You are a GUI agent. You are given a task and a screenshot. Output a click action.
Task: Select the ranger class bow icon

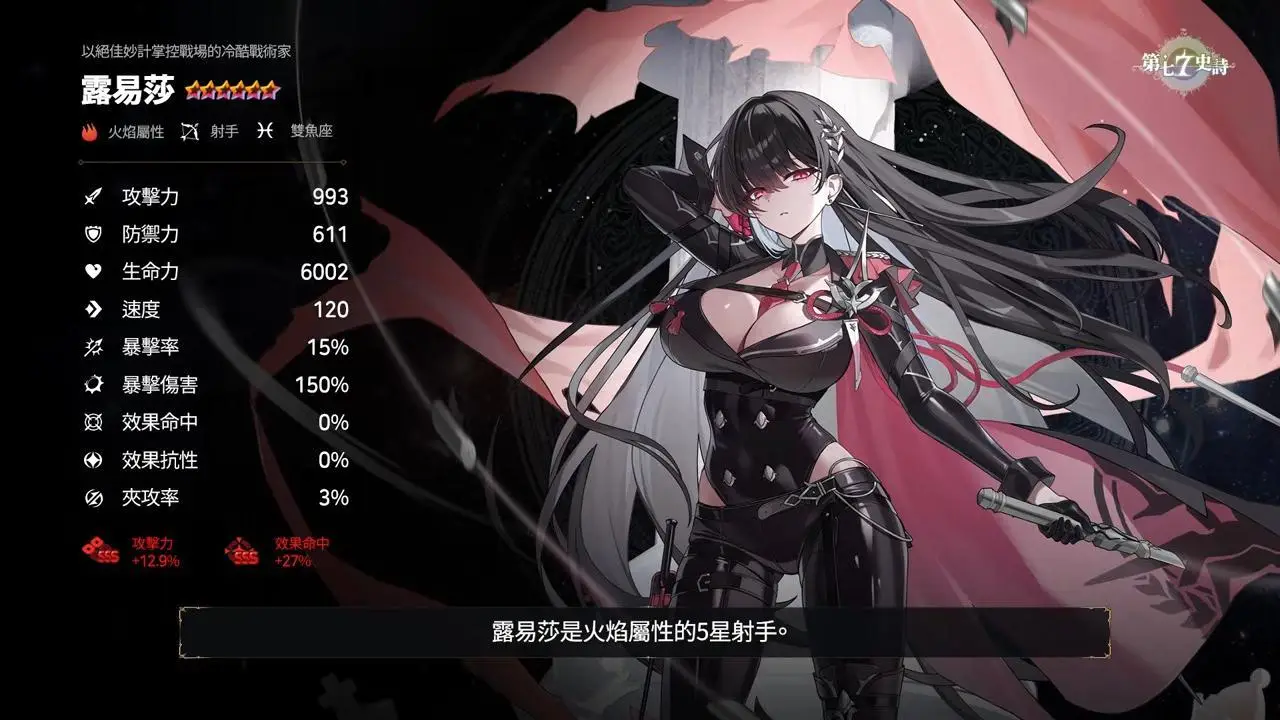[190, 131]
